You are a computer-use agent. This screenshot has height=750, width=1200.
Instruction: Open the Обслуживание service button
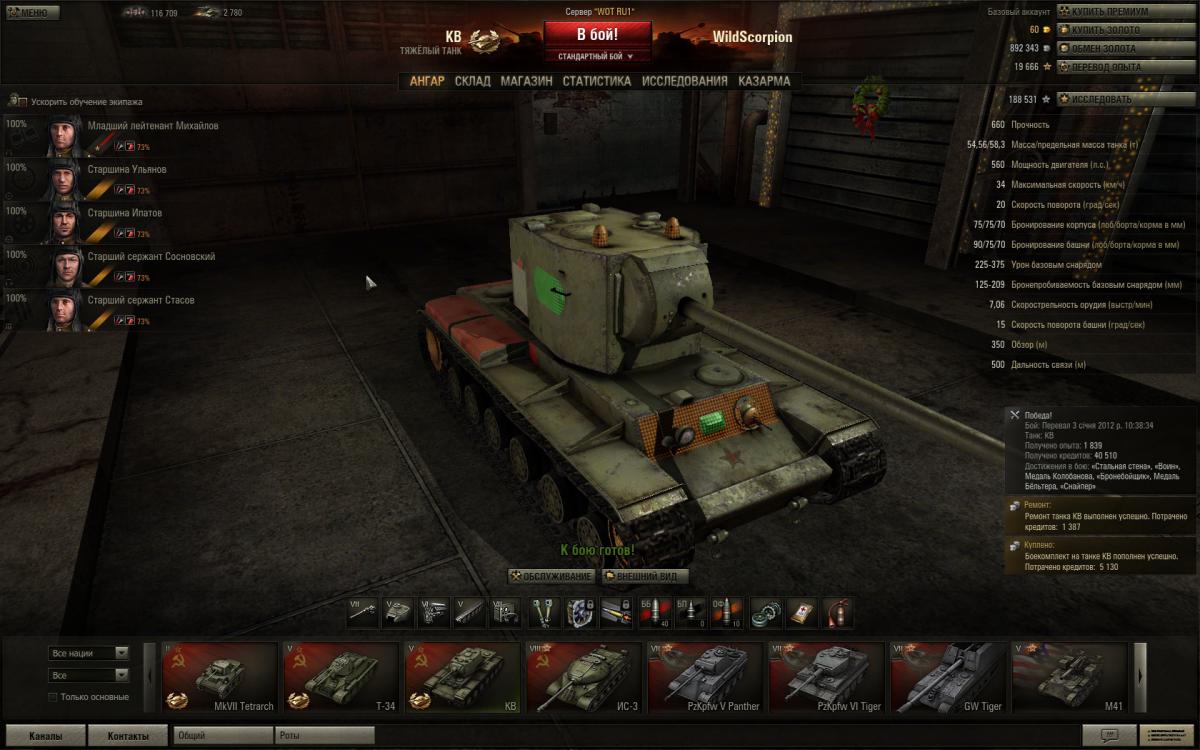[552, 577]
